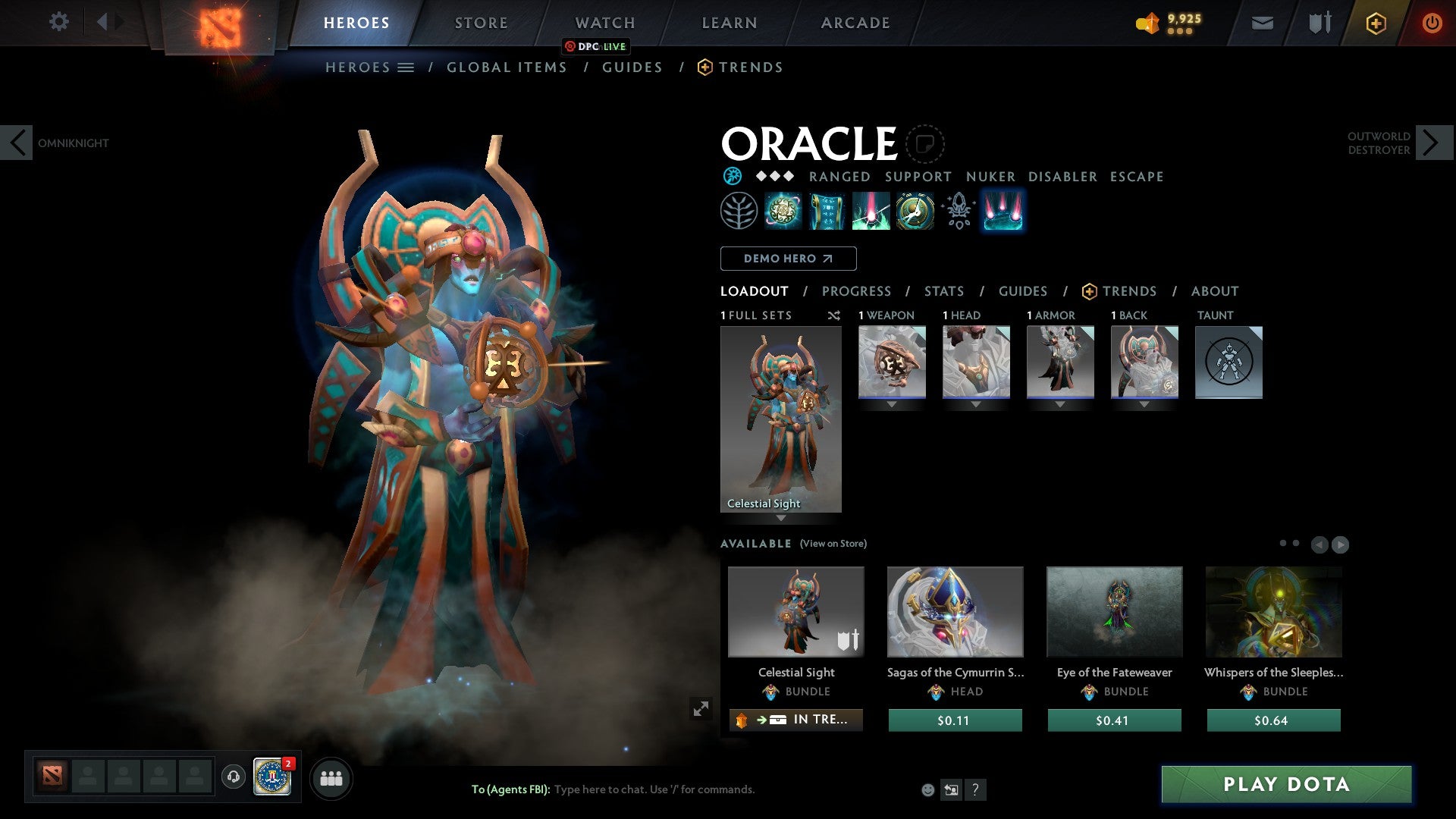The width and height of the screenshot is (1456, 819).
Task: Switch to the PROGRESS tab
Action: tap(857, 291)
